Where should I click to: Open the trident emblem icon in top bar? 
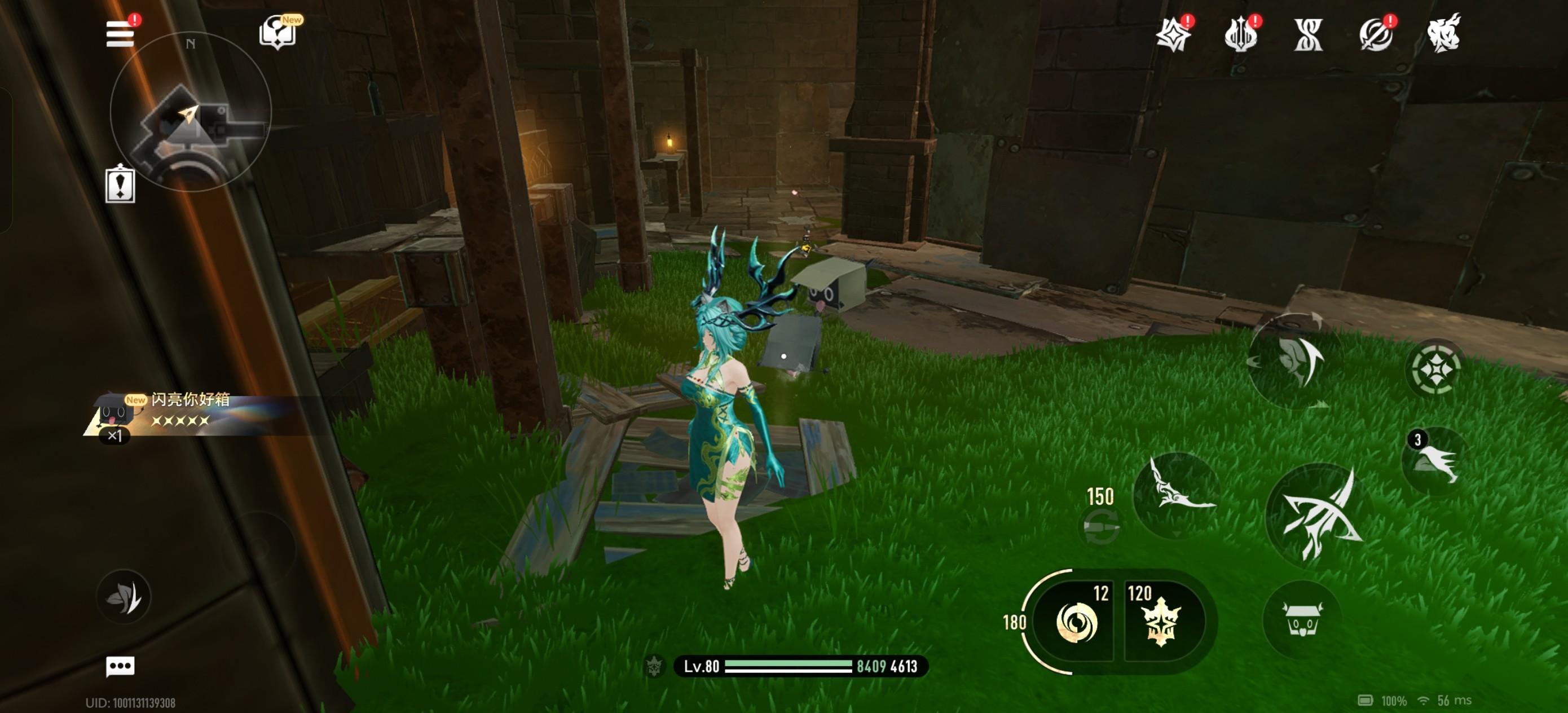pyautogui.click(x=1240, y=34)
